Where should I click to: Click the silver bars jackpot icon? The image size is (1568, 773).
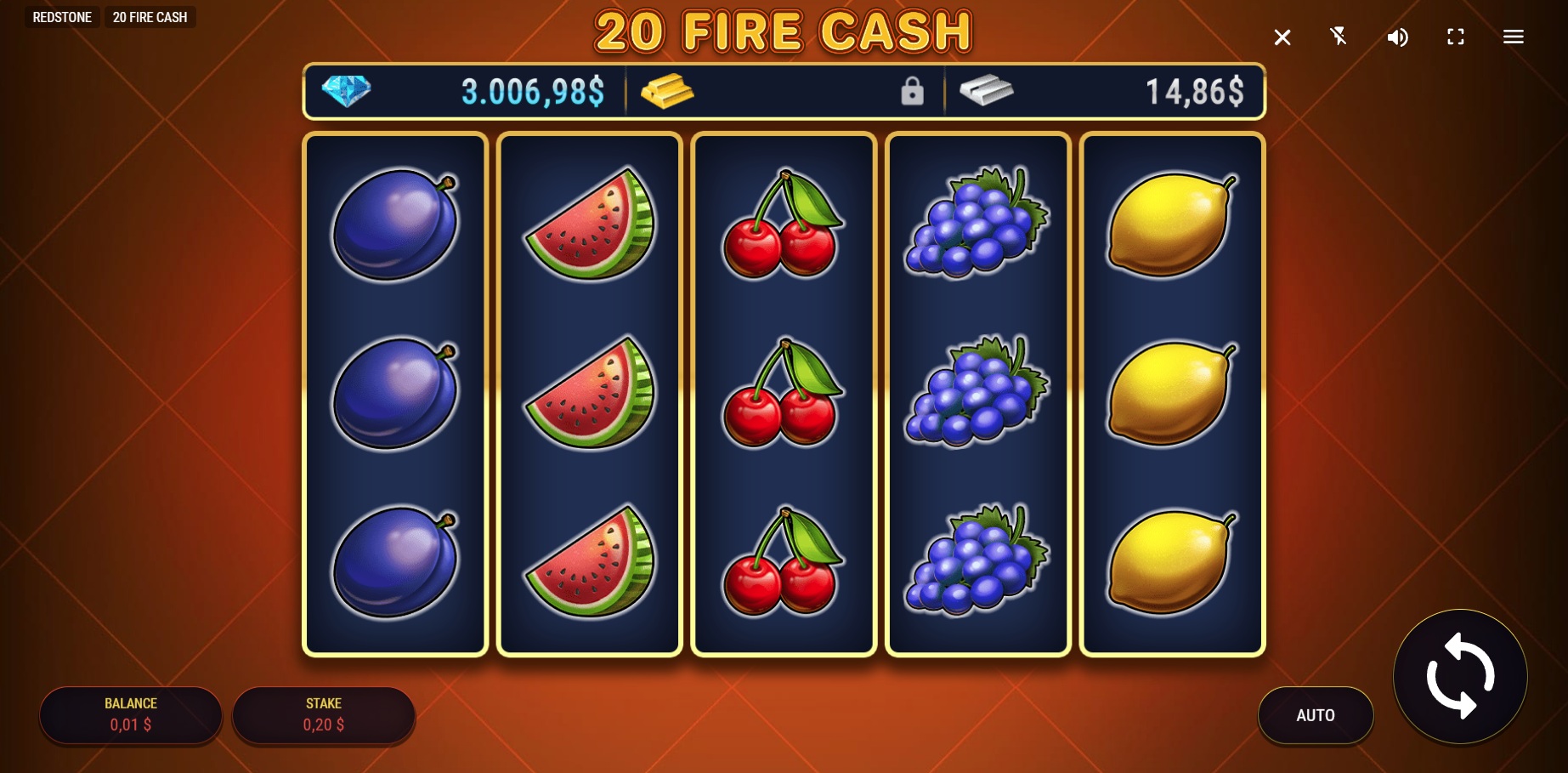tap(985, 91)
